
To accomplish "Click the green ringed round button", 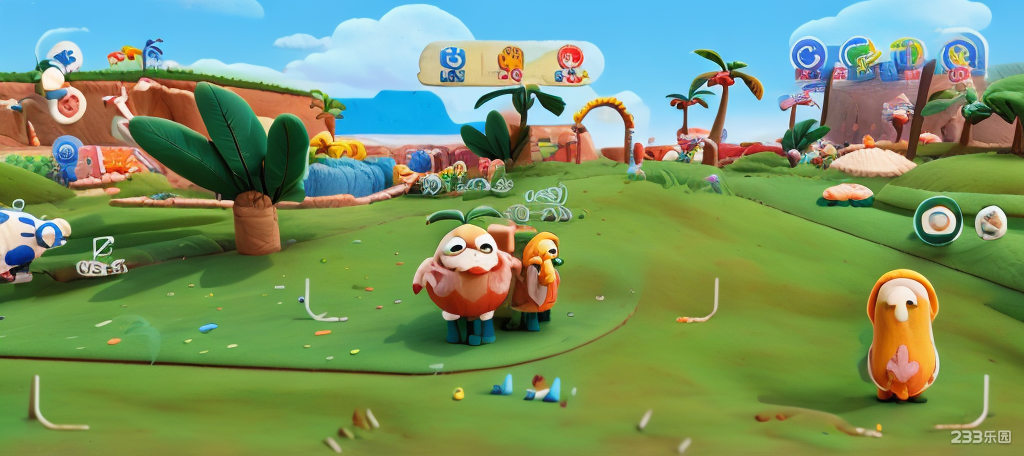I will (938, 220).
